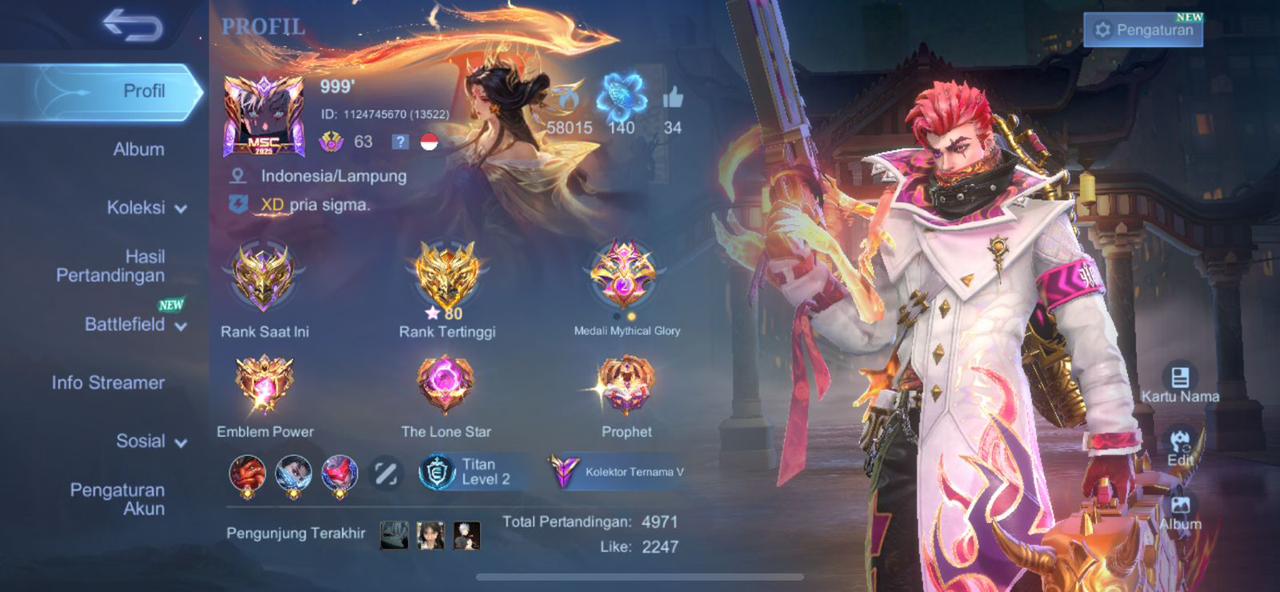View the Rank Saat Ini badge
The width and height of the screenshot is (1280, 592).
(264, 277)
